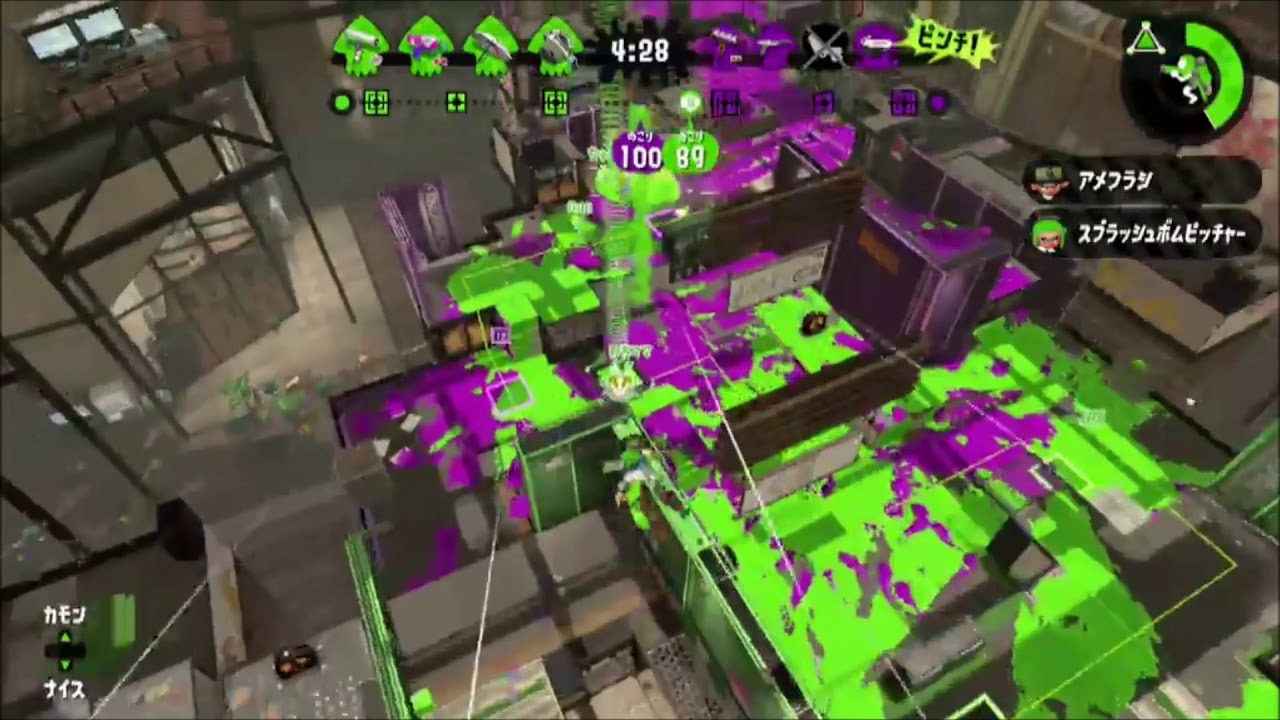The height and width of the screenshot is (720, 1280).
Task: Toggle the first green player's special gauge
Action: 374,102
